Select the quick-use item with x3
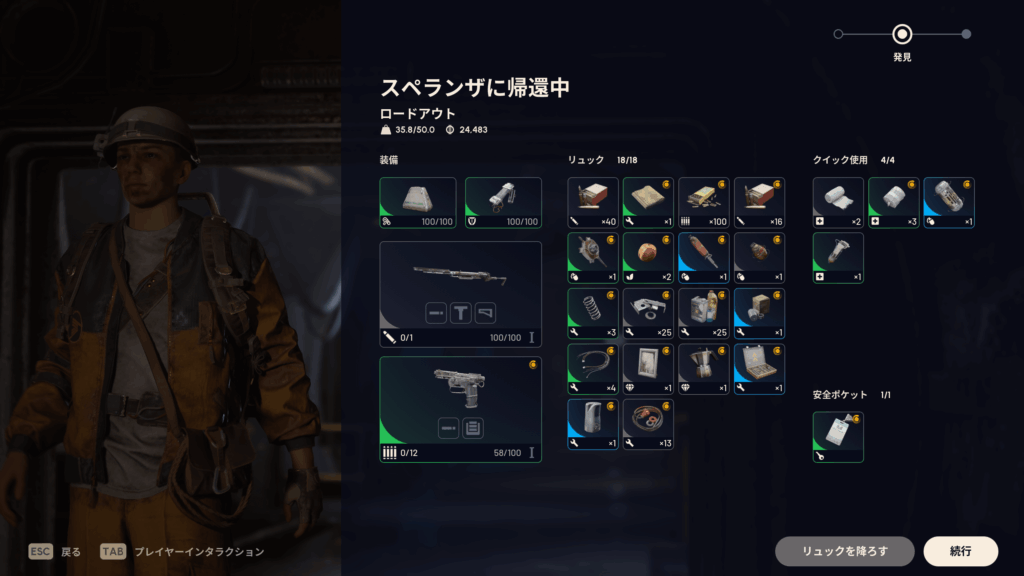The height and width of the screenshot is (576, 1024). [x=893, y=203]
